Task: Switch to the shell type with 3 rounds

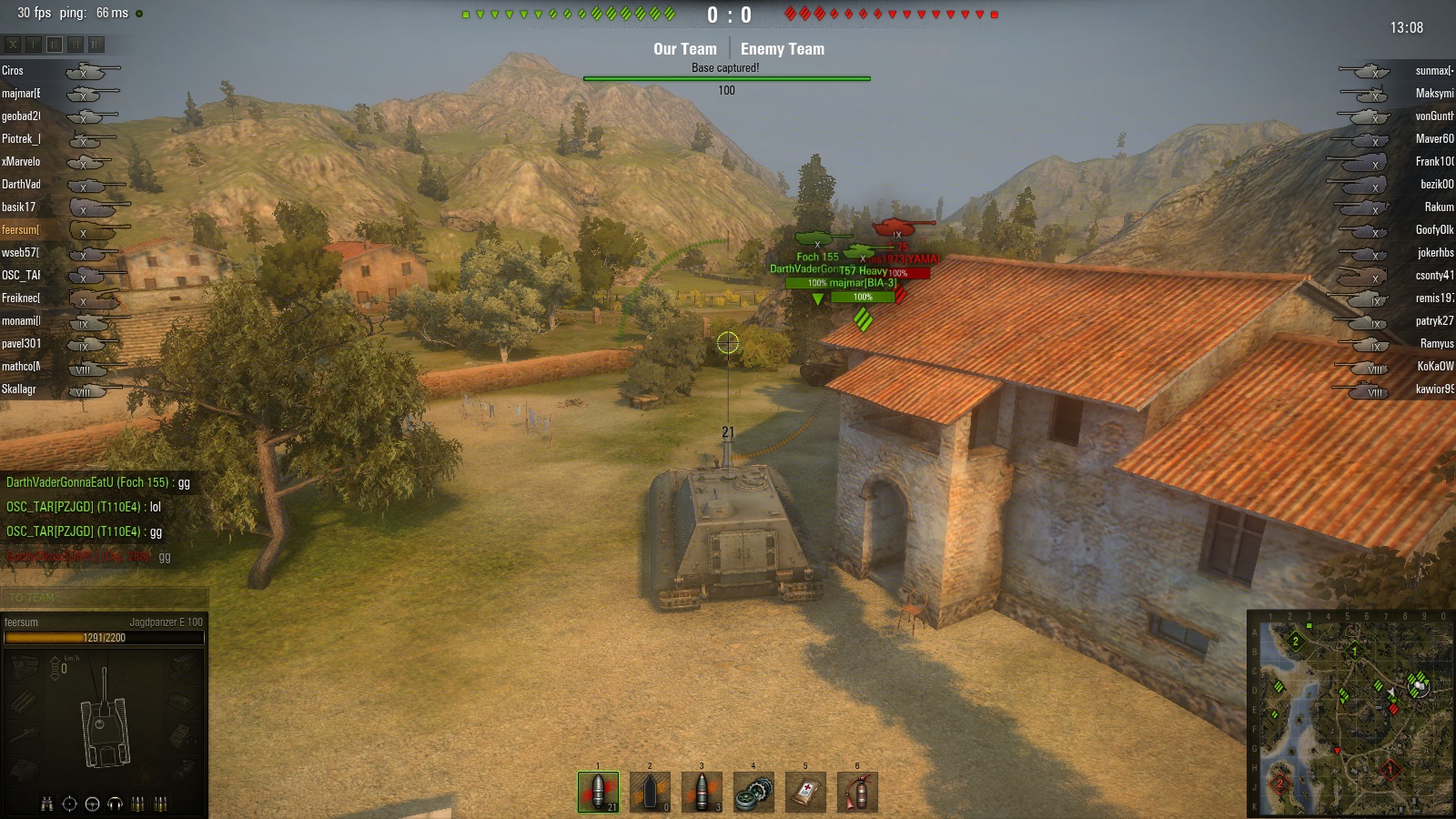Action: [702, 792]
